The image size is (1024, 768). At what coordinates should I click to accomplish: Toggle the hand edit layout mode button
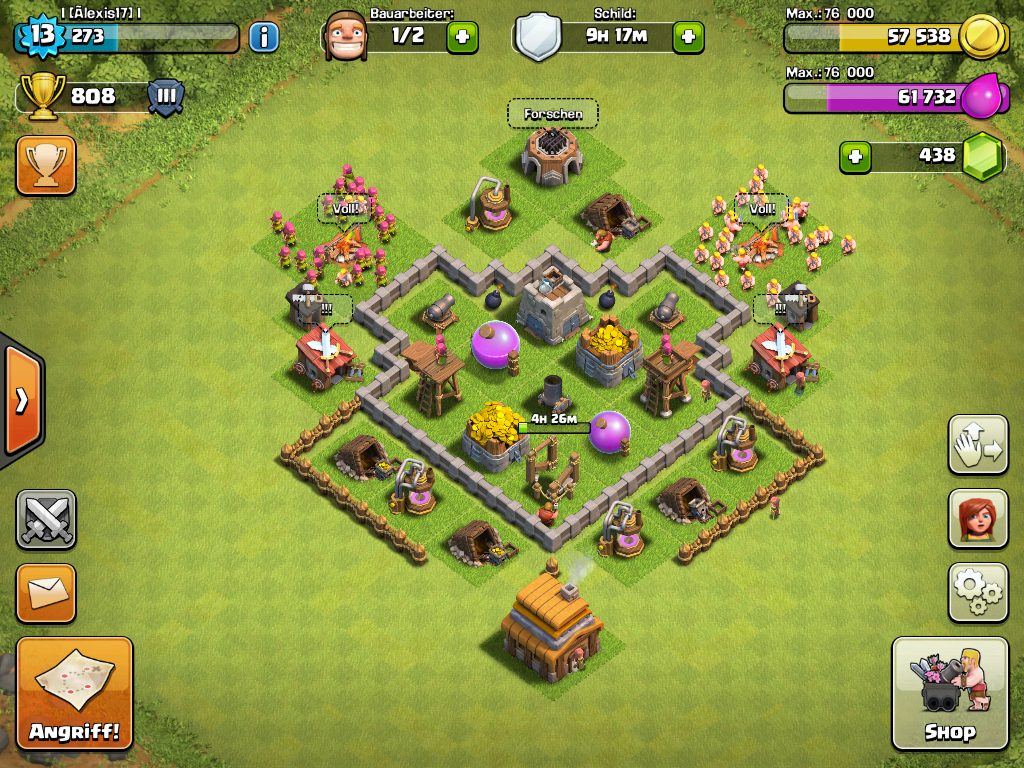[x=977, y=444]
